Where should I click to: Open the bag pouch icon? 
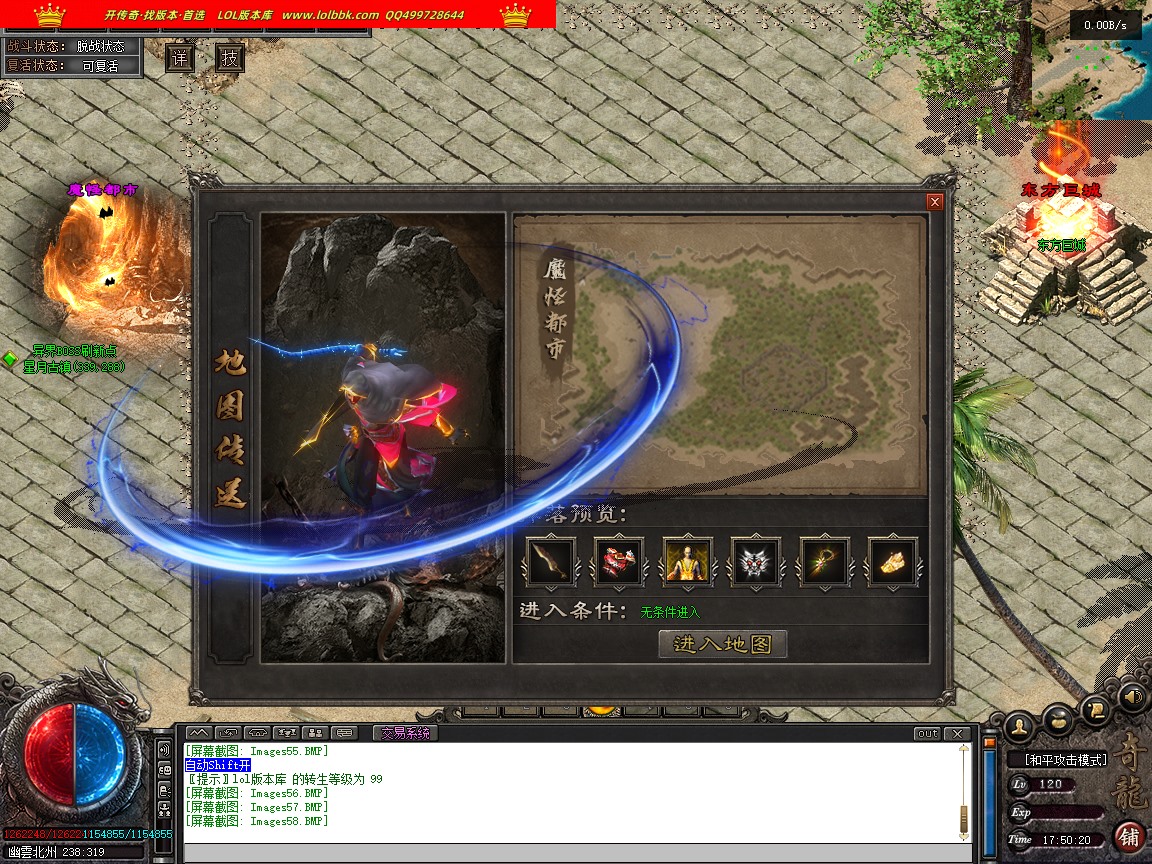point(1058,717)
